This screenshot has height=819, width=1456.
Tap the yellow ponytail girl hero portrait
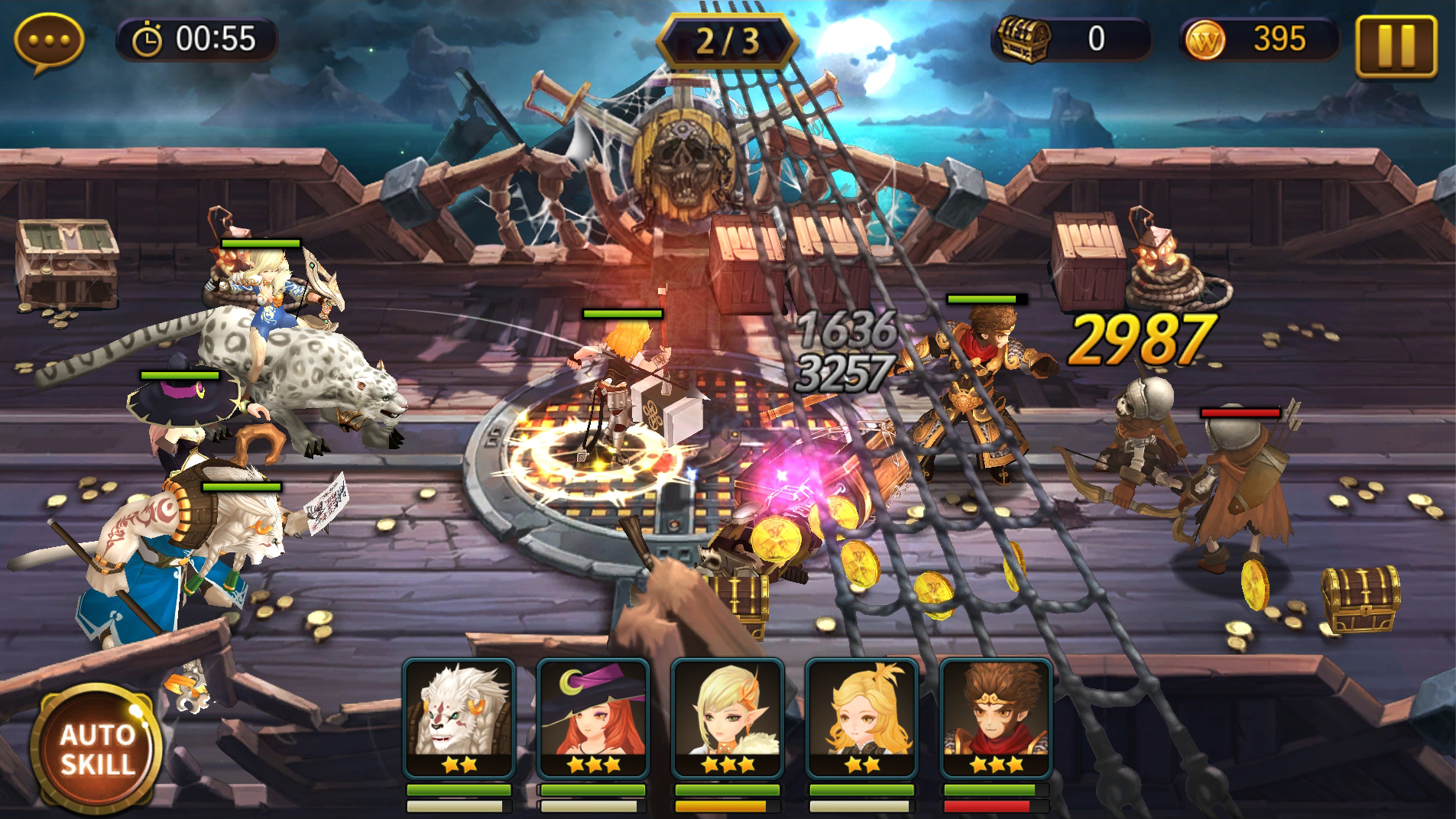861,717
